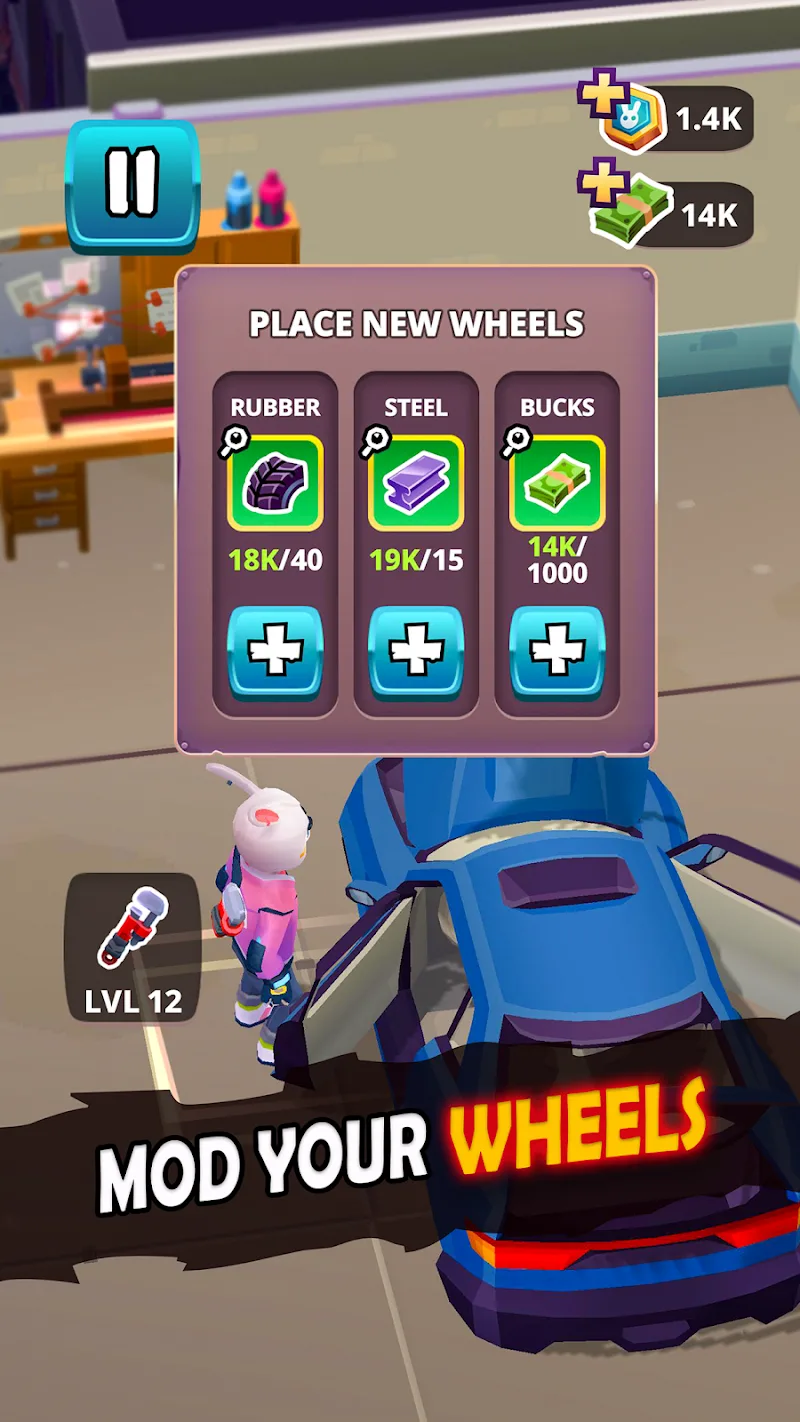Inspect the Rubber tire resource icon
The image size is (800, 1422).
pos(274,483)
